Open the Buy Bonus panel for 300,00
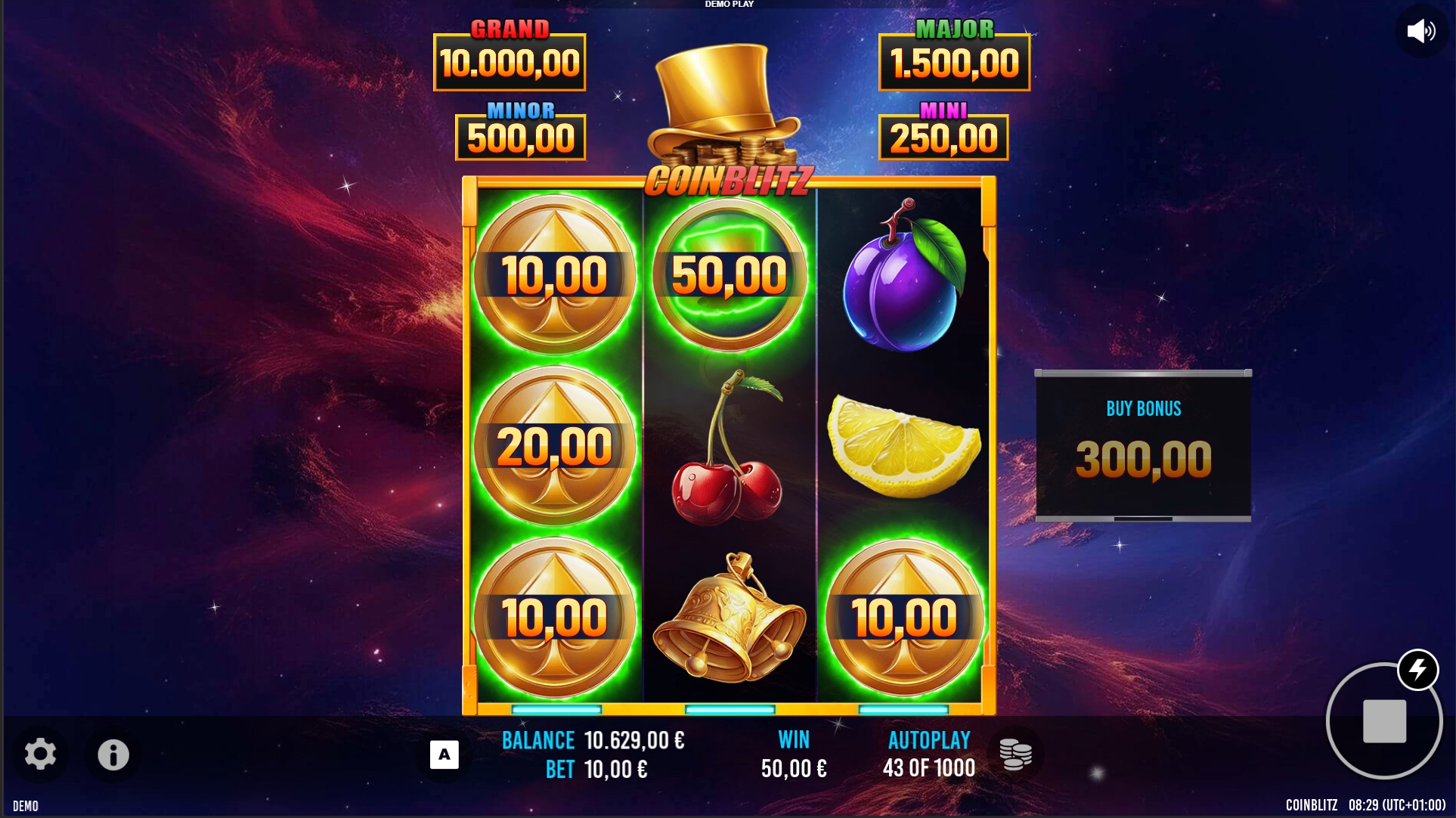The height and width of the screenshot is (818, 1456). pyautogui.click(x=1143, y=445)
